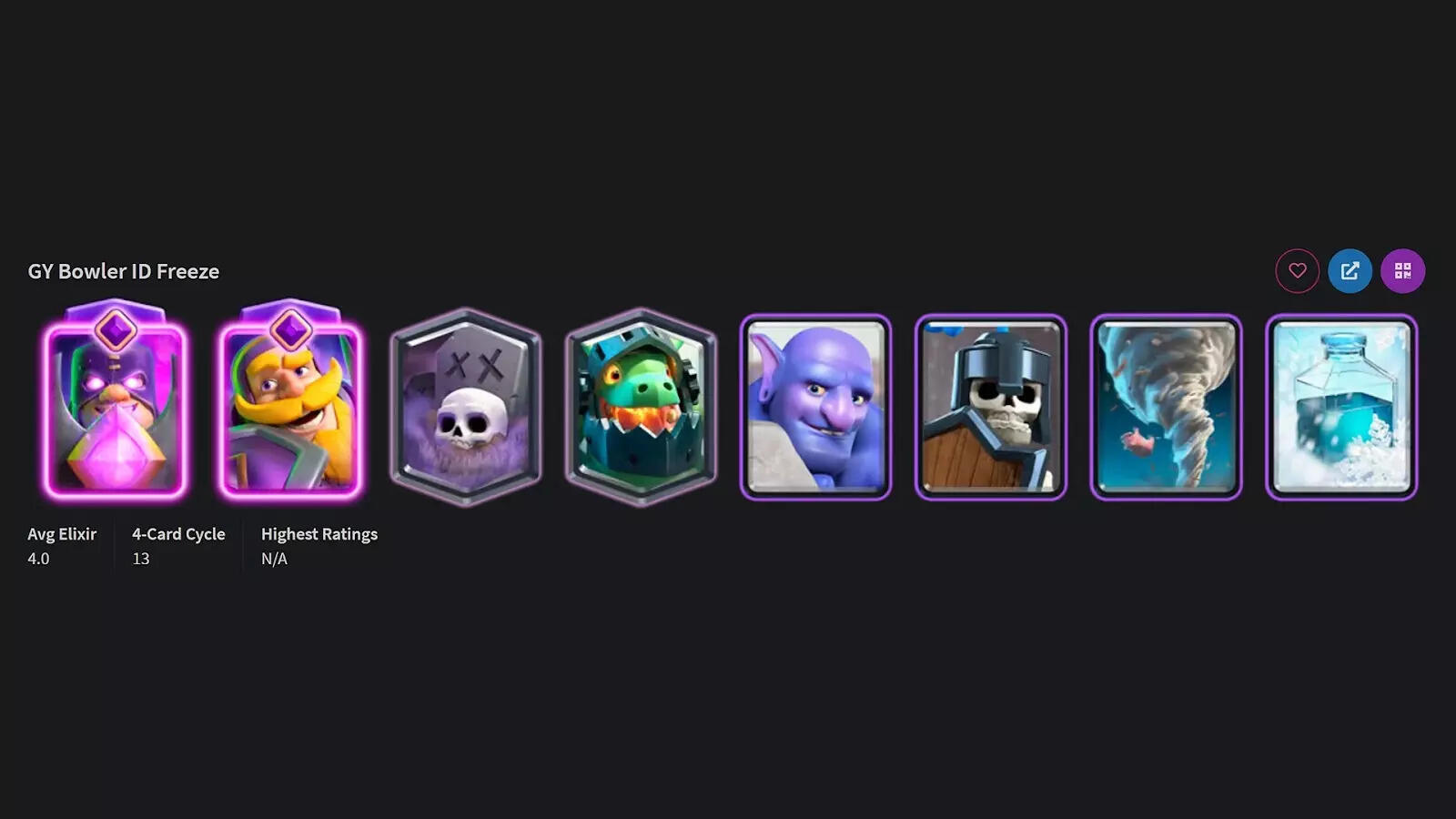Click the deck title GY Bowler ID Freeze

[123, 270]
